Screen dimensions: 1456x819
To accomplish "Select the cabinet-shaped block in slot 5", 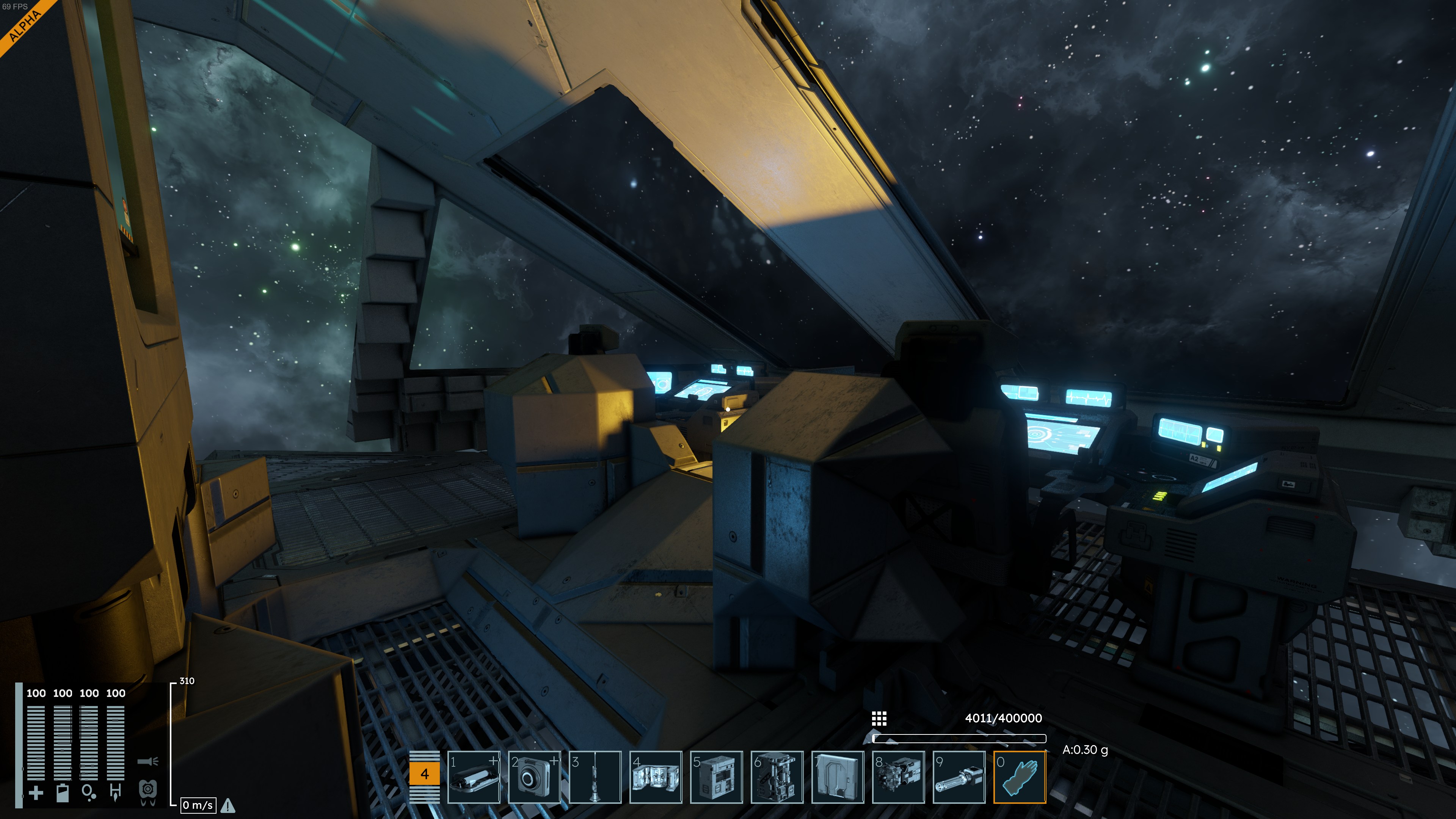I will (x=716, y=777).
